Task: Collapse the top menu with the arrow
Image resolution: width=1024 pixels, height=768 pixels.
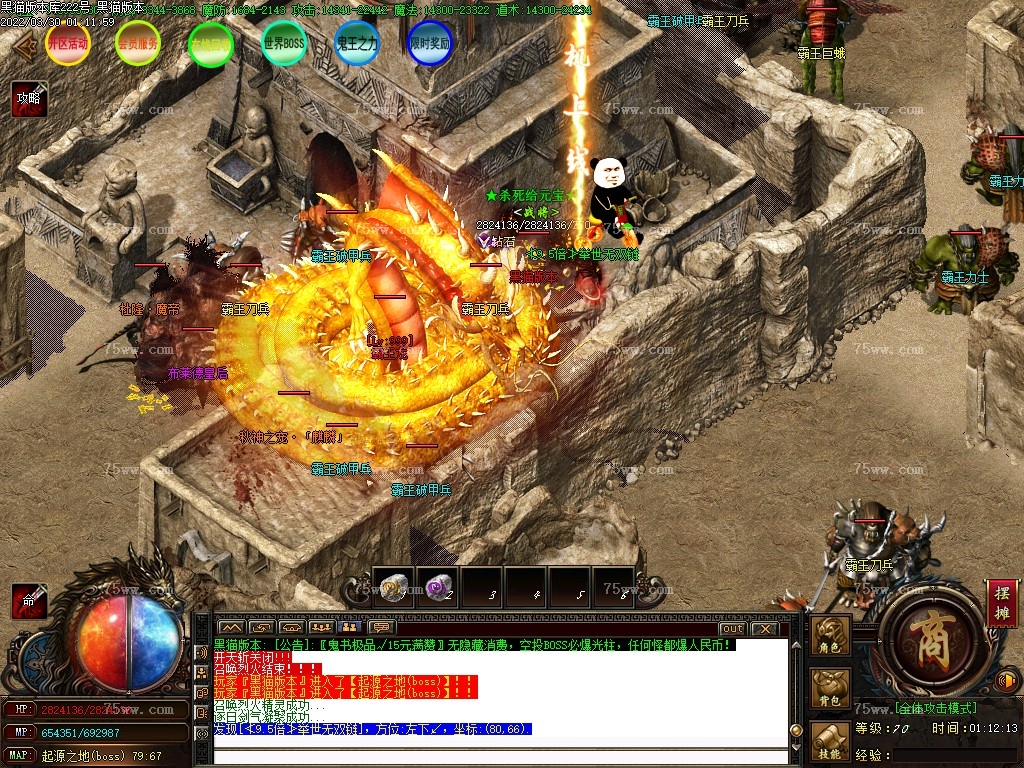Action: (26, 45)
